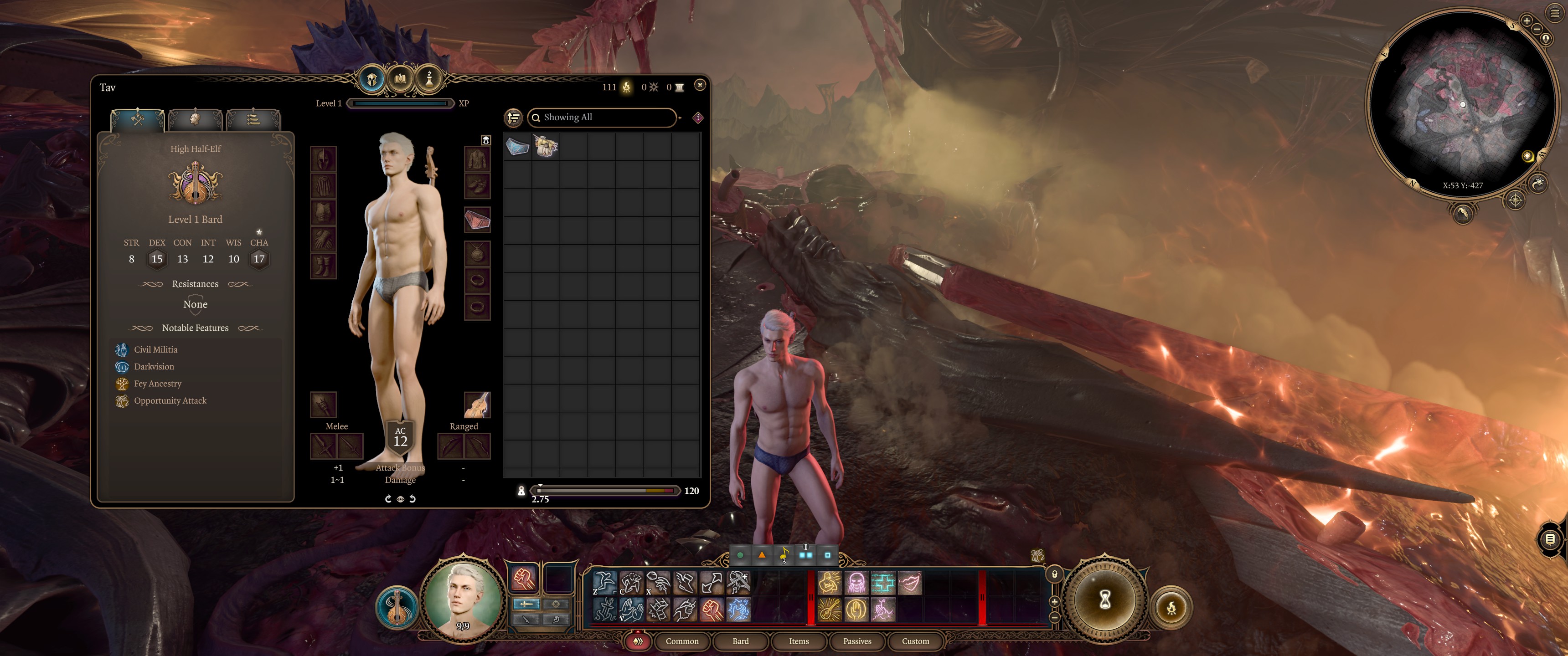Switch to the head-profile character details tab

(x=195, y=118)
